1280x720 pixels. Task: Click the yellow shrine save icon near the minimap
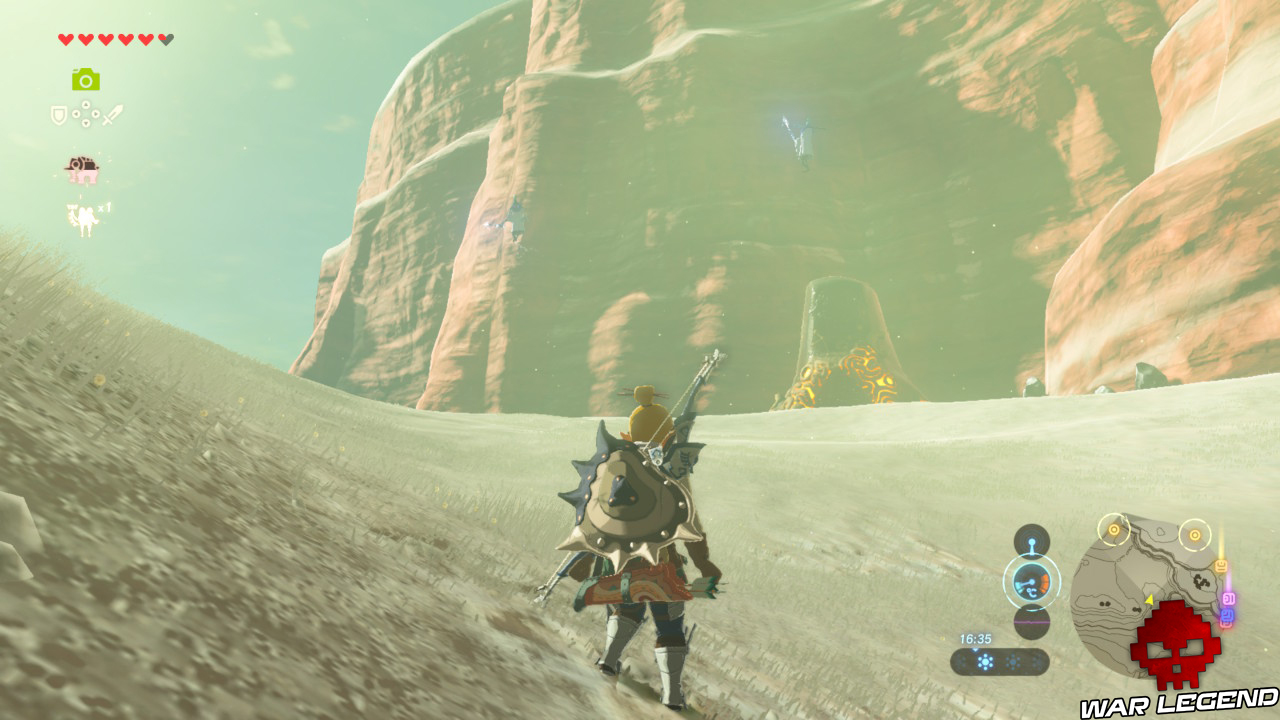coord(1220,564)
